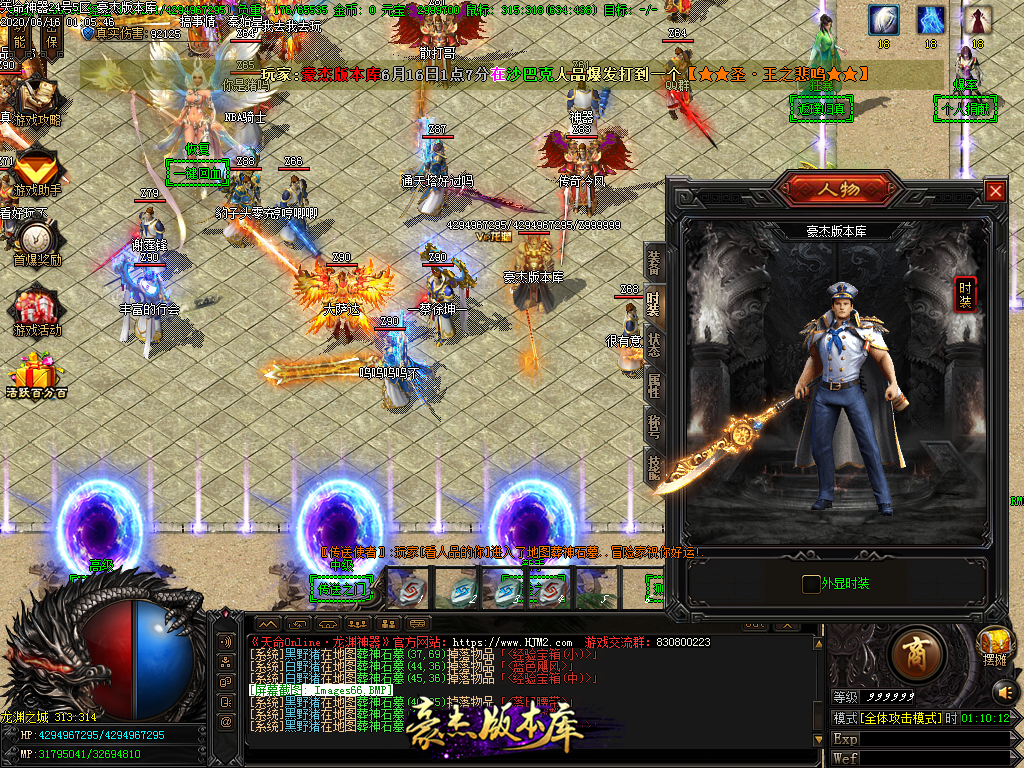This screenshot has width=1024, height=768.
Task: Change the 全体攻击模式 attack mode
Action: click(x=900, y=718)
